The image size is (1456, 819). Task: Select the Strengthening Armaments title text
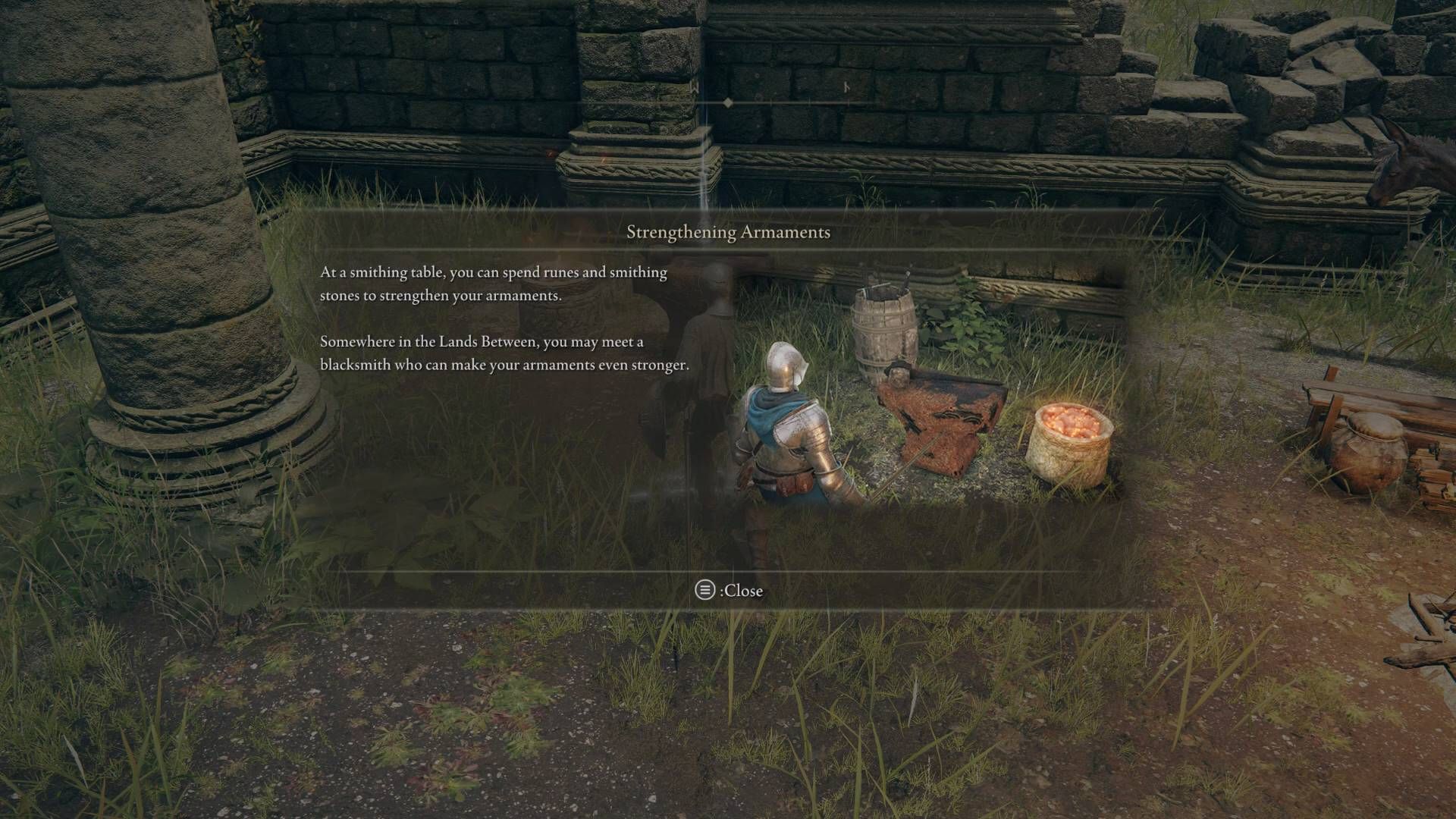click(x=728, y=233)
